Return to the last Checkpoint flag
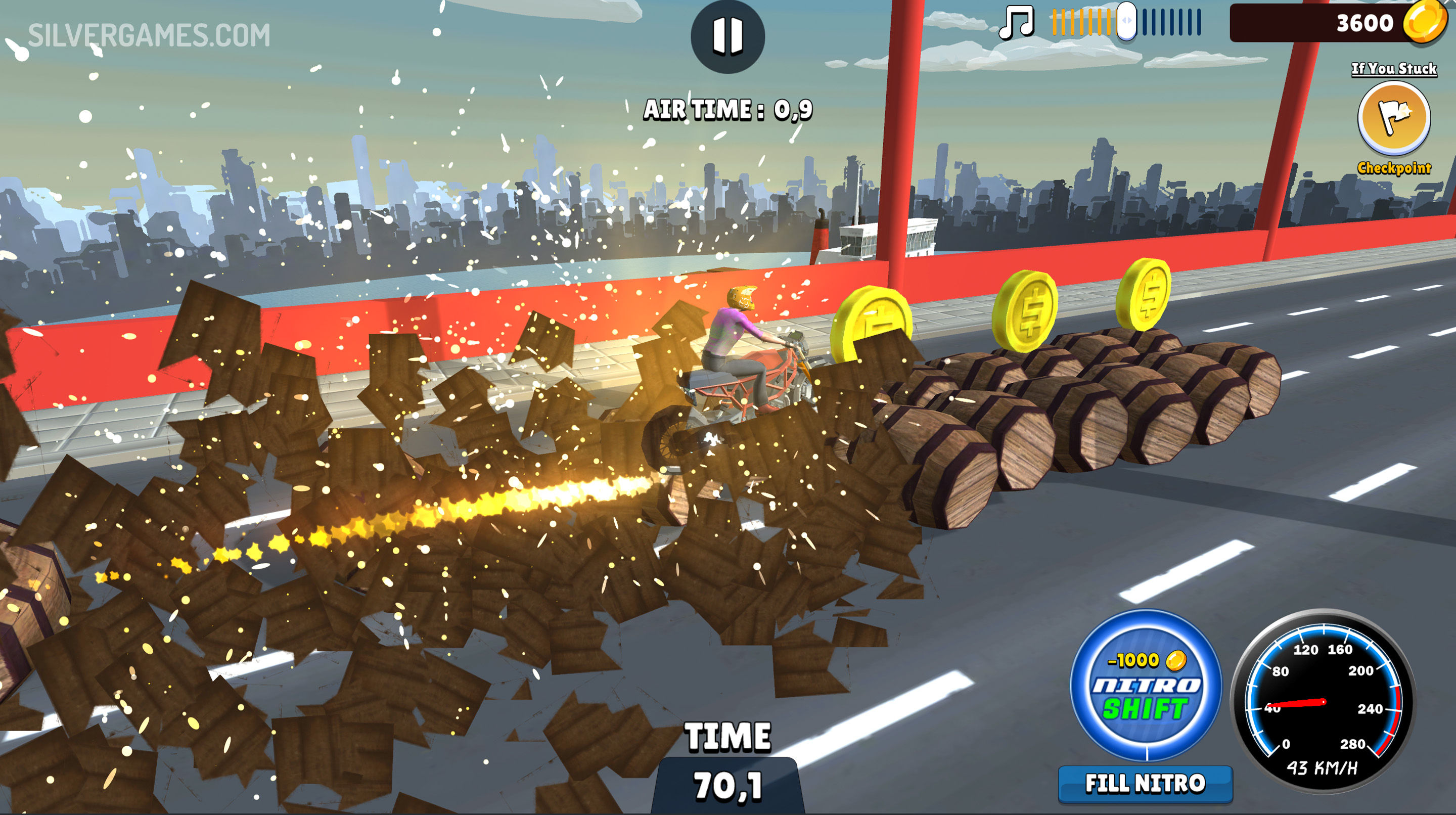 pos(1394,118)
